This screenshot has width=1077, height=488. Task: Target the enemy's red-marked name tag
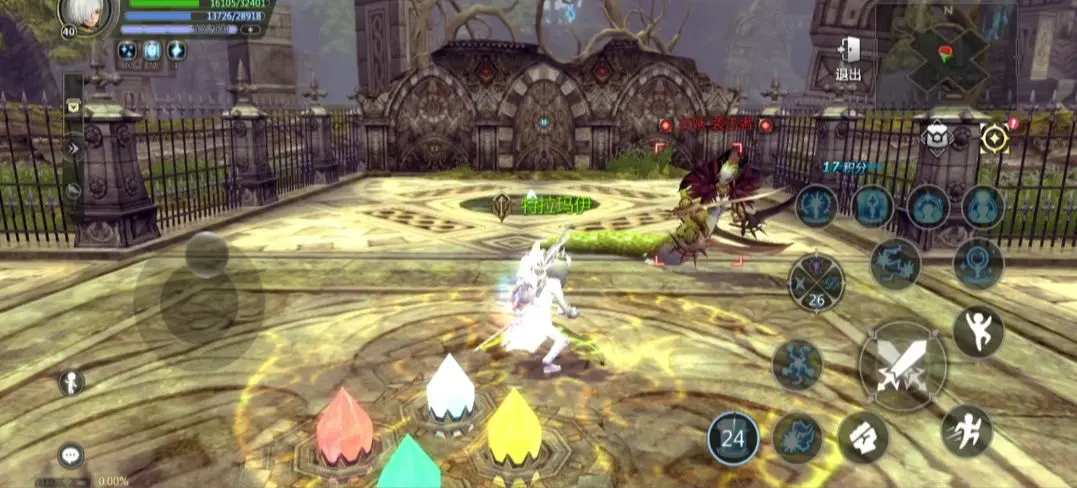click(x=714, y=125)
